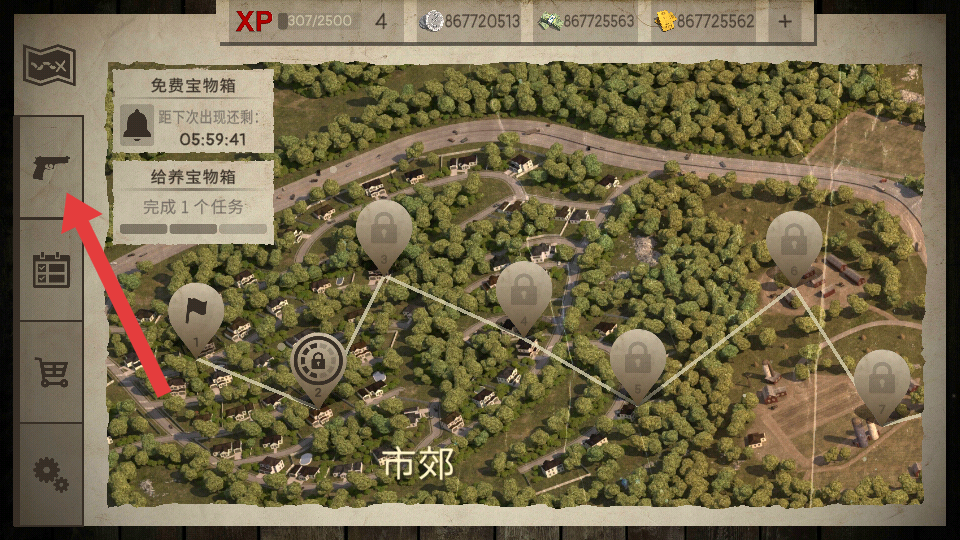Select mission marker 2 with crosshair lock
Viewport: 960px width, 540px height.
pyautogui.click(x=318, y=362)
